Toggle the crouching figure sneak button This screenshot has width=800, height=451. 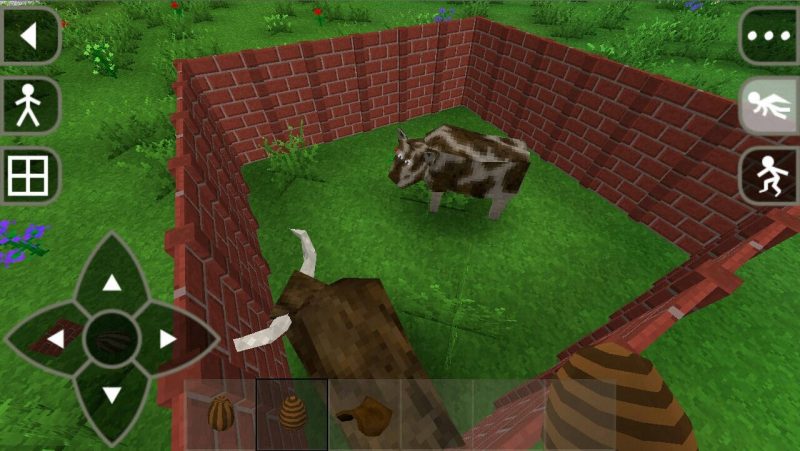[768, 177]
